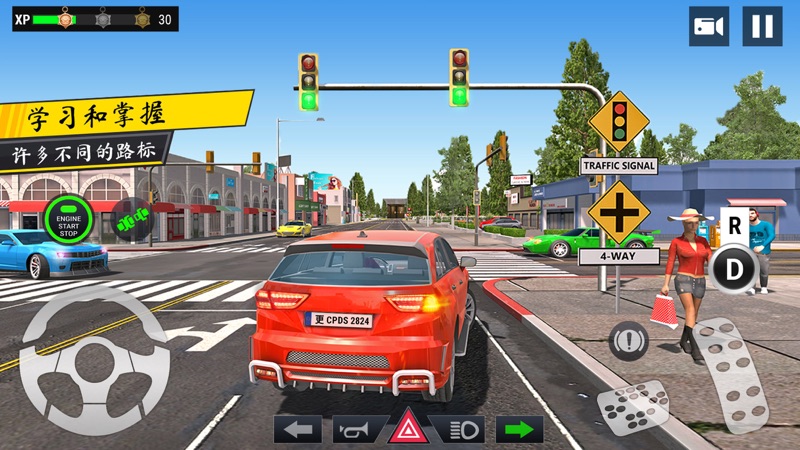
Task: Turn on the red hazard lights triangle
Action: (408, 429)
